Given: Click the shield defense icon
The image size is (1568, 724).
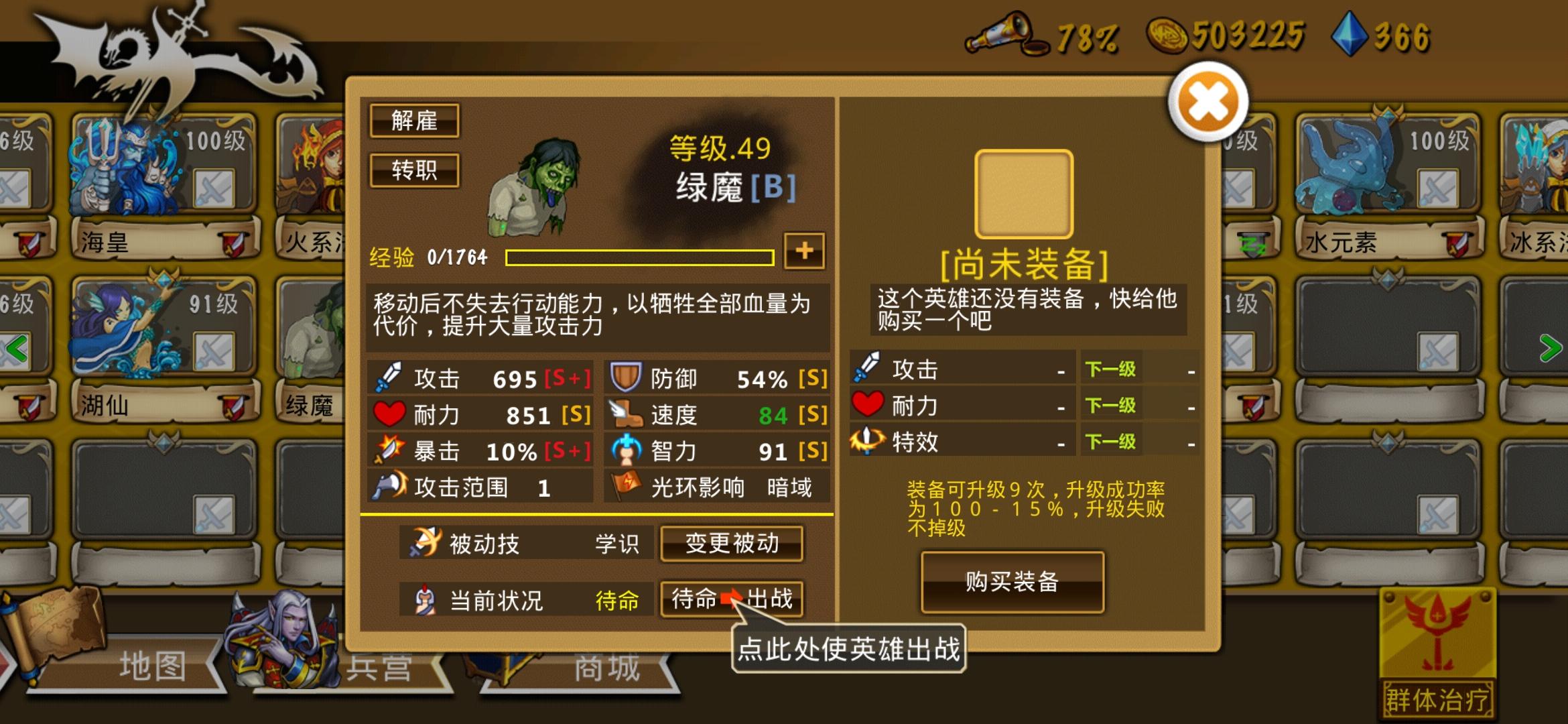Looking at the screenshot, I should [626, 377].
